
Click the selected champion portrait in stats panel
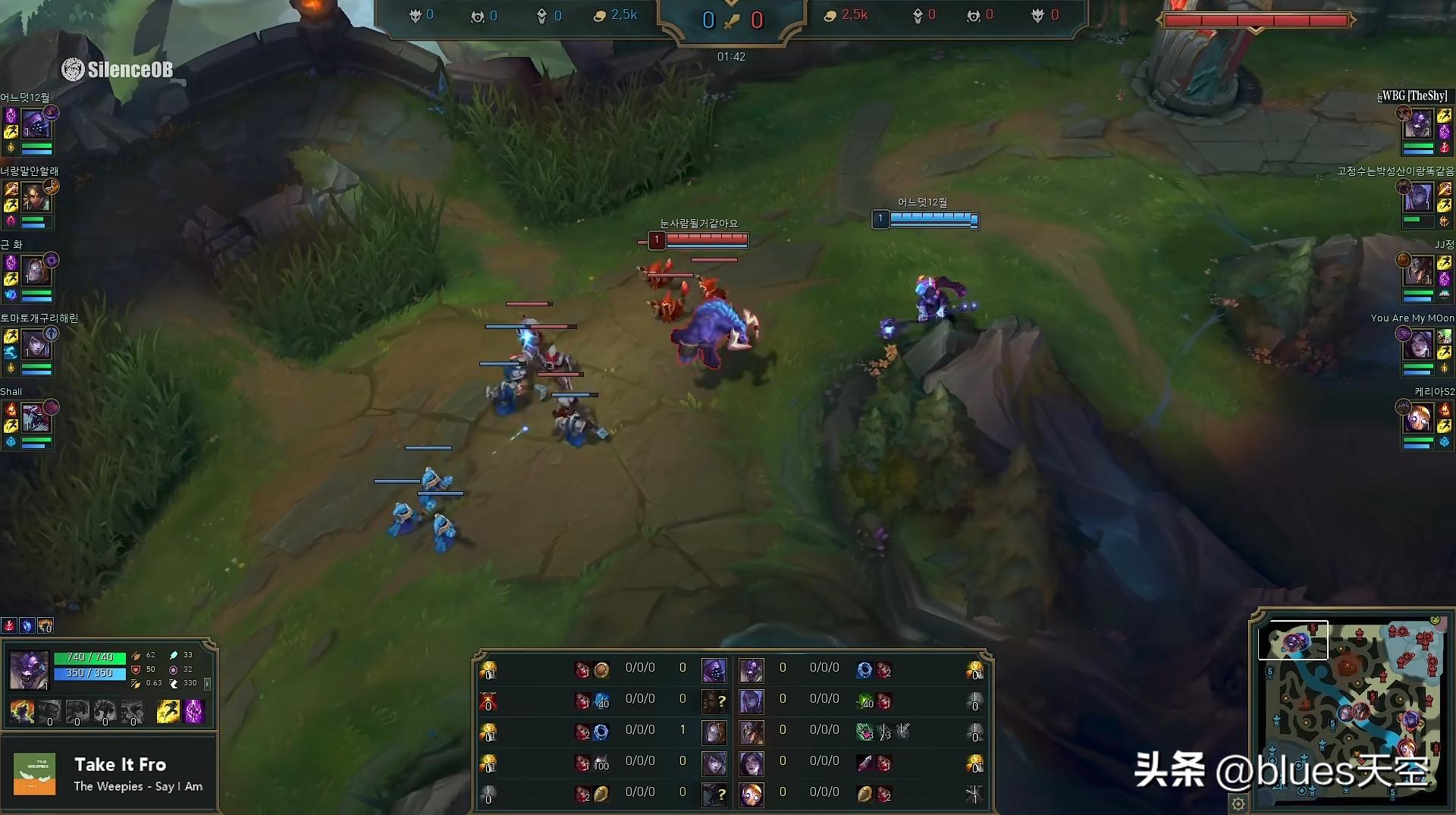point(29,669)
